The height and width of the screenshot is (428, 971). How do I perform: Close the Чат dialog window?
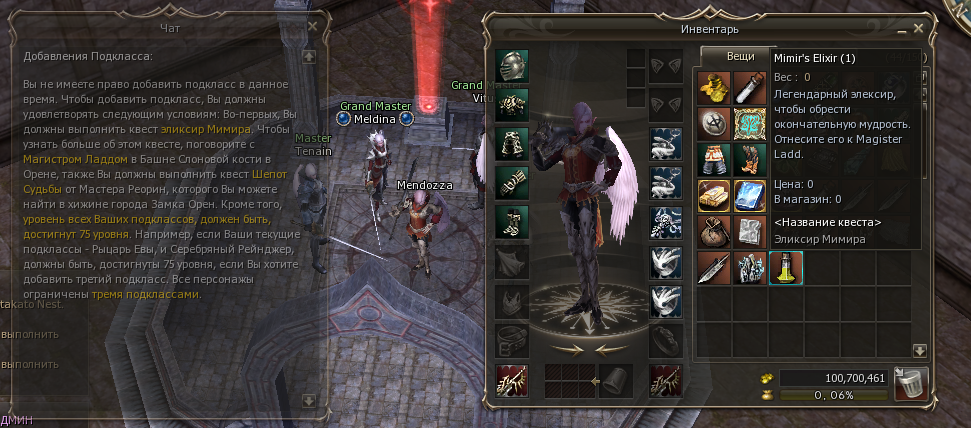[x=311, y=26]
